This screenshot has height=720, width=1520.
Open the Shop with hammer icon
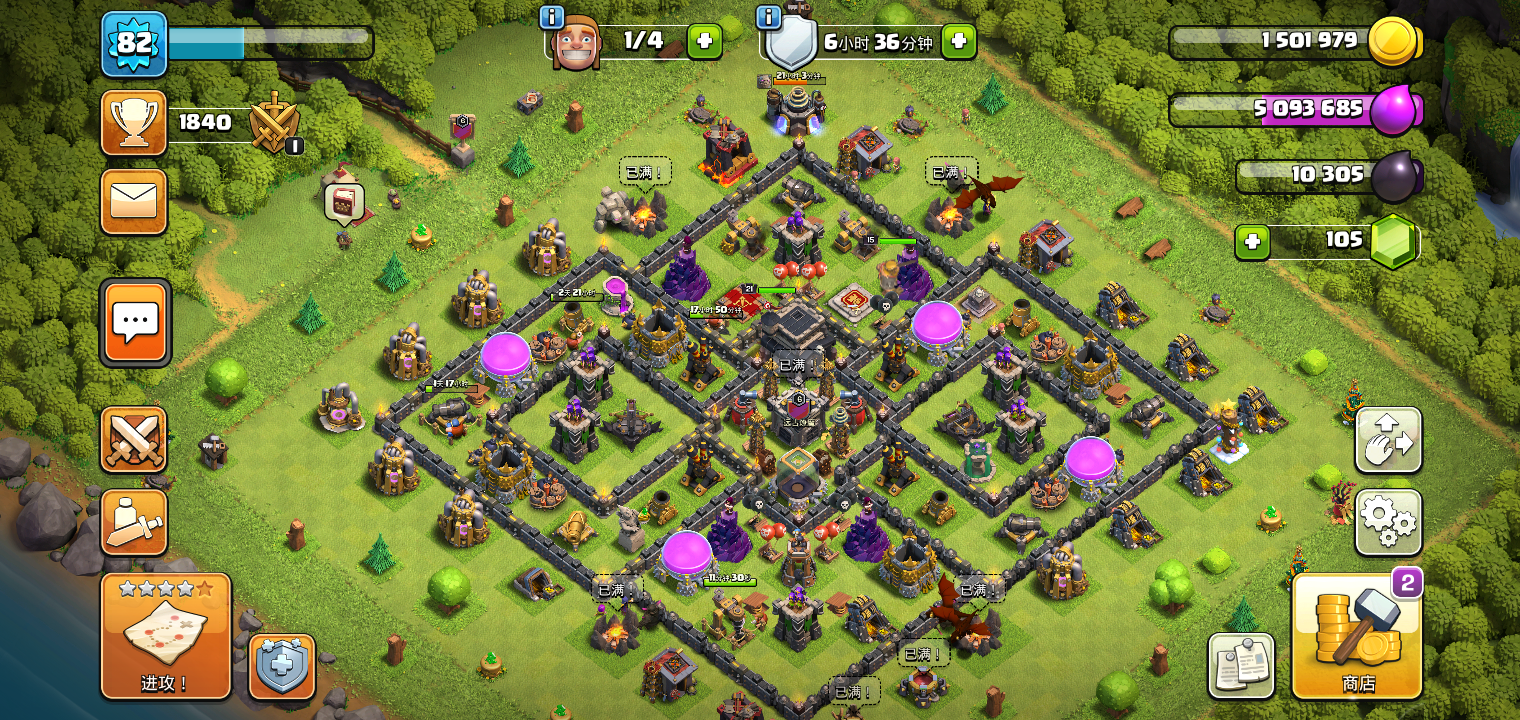coord(1357,636)
